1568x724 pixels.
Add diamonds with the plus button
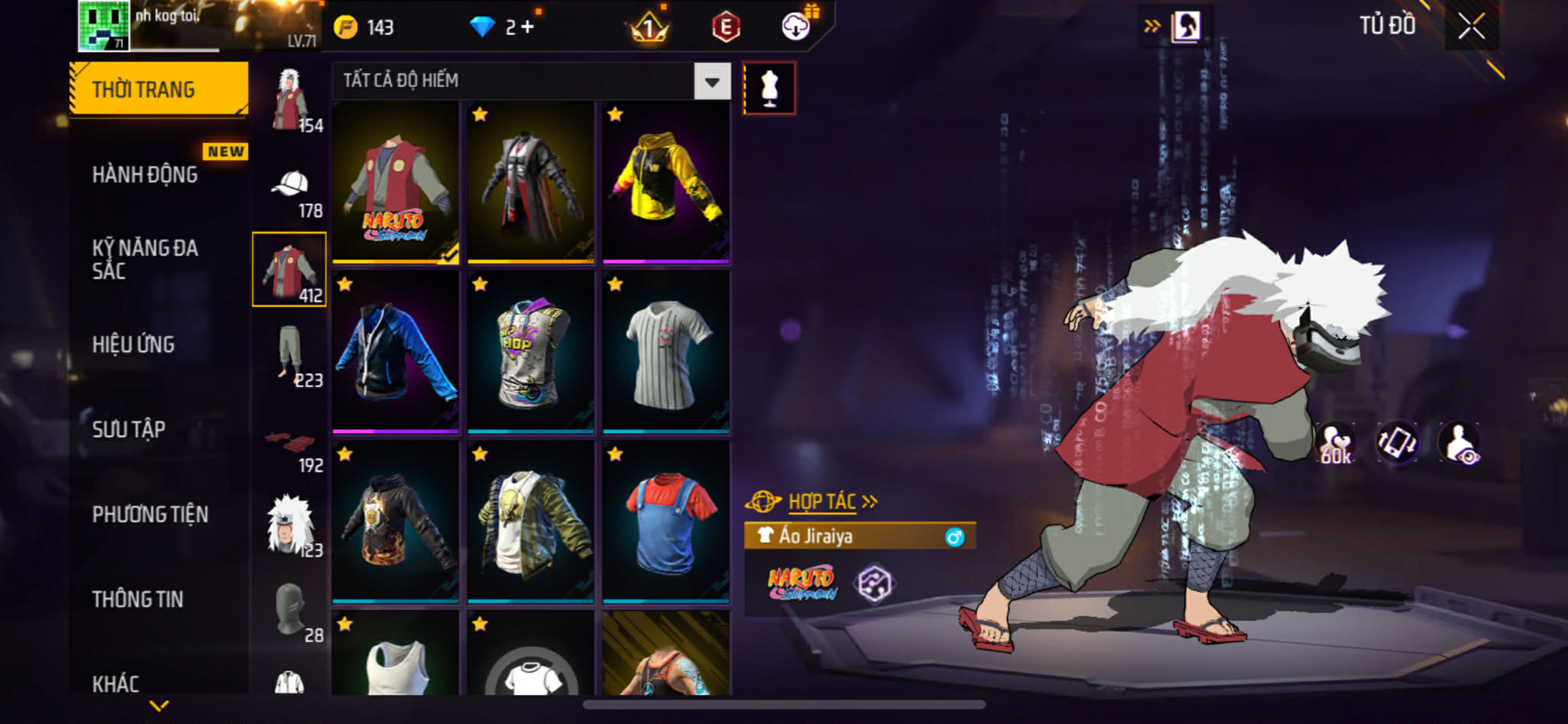(528, 28)
